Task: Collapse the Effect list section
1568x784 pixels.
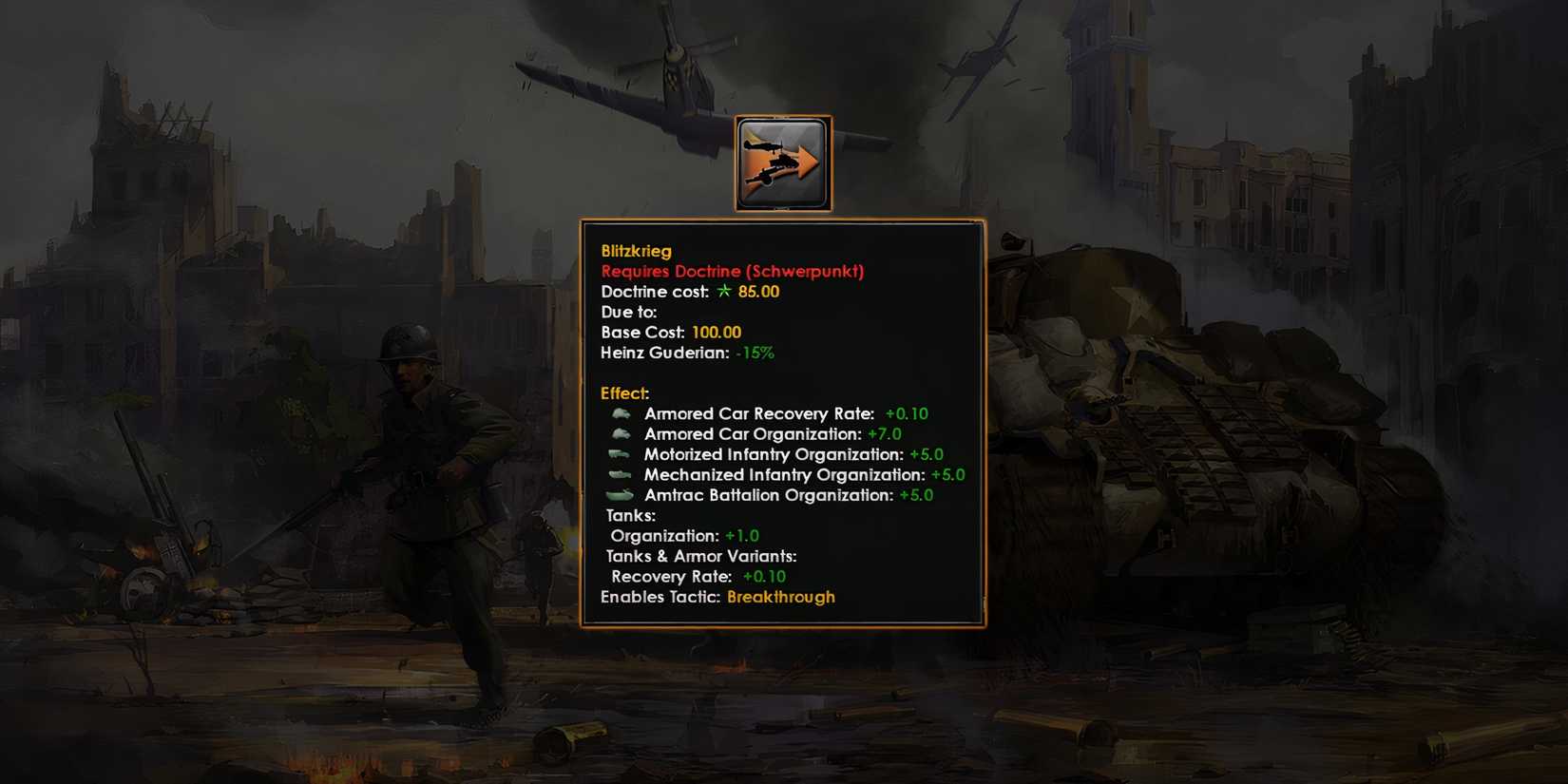Action: pyautogui.click(x=623, y=393)
